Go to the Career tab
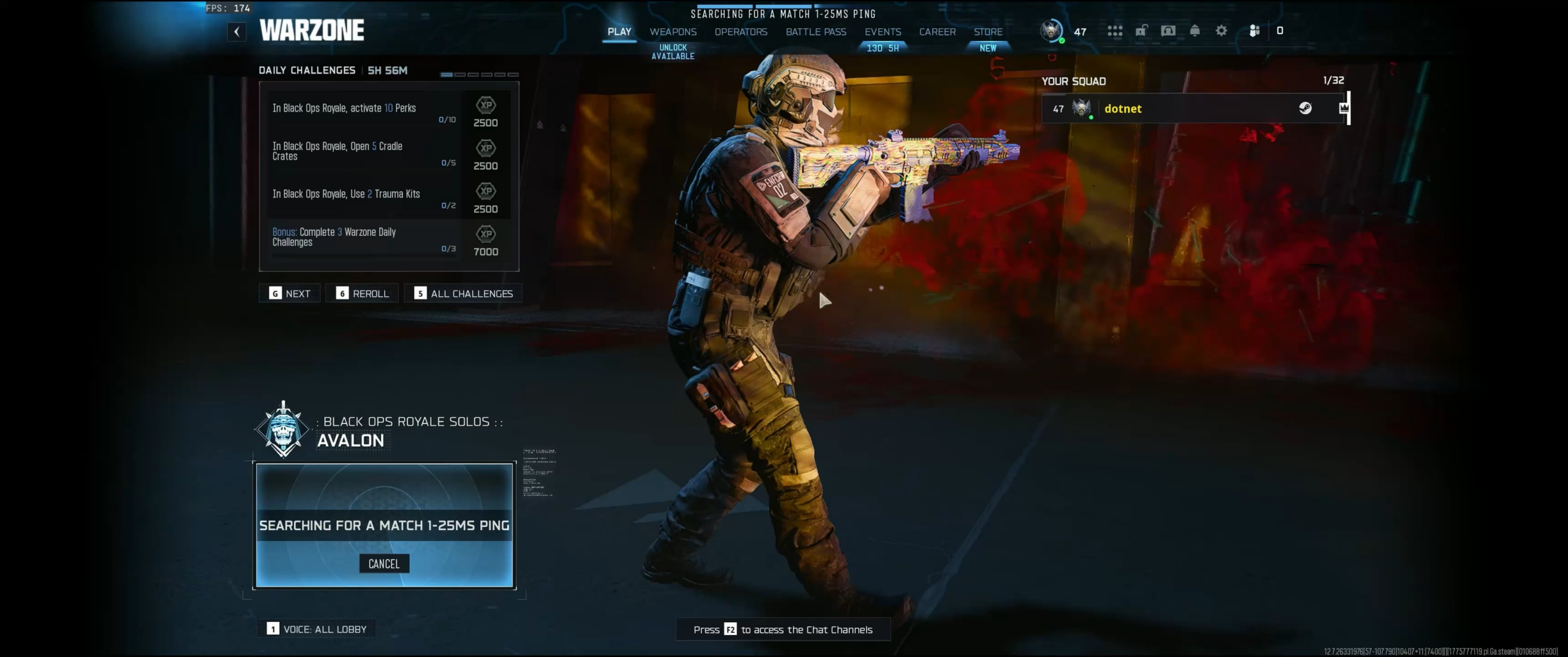This screenshot has width=1568, height=657. pos(937,32)
